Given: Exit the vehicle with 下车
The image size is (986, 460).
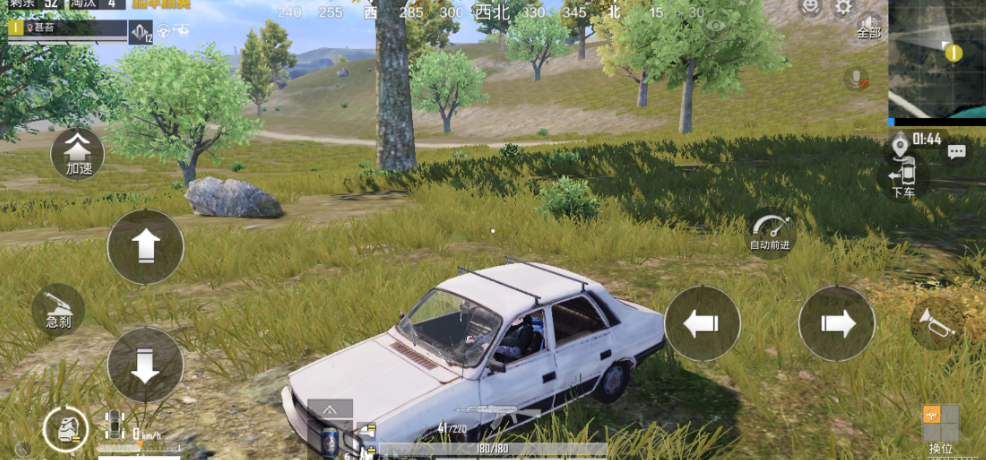Looking at the screenshot, I should coord(903,180).
